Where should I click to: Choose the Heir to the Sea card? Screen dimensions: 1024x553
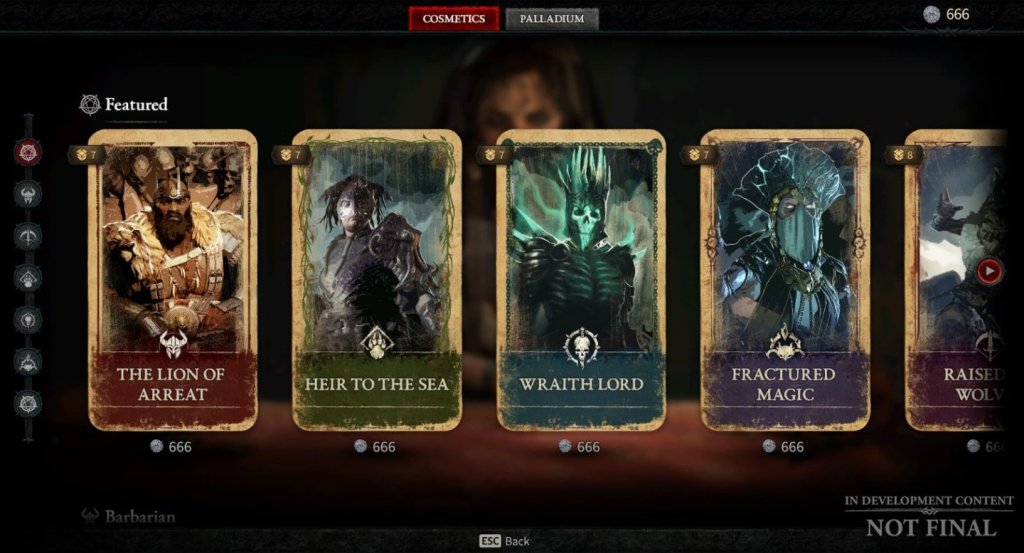pyautogui.click(x=376, y=280)
